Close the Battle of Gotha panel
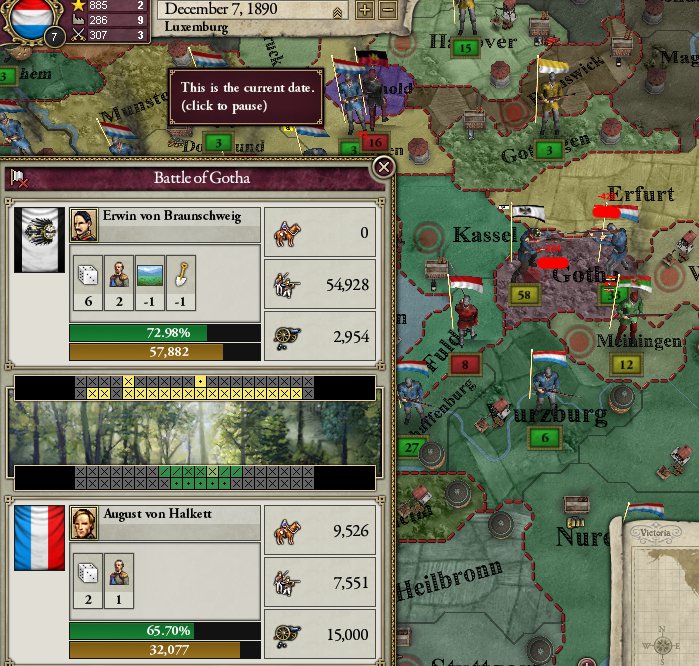Image resolution: width=699 pixels, height=666 pixels. point(382,167)
